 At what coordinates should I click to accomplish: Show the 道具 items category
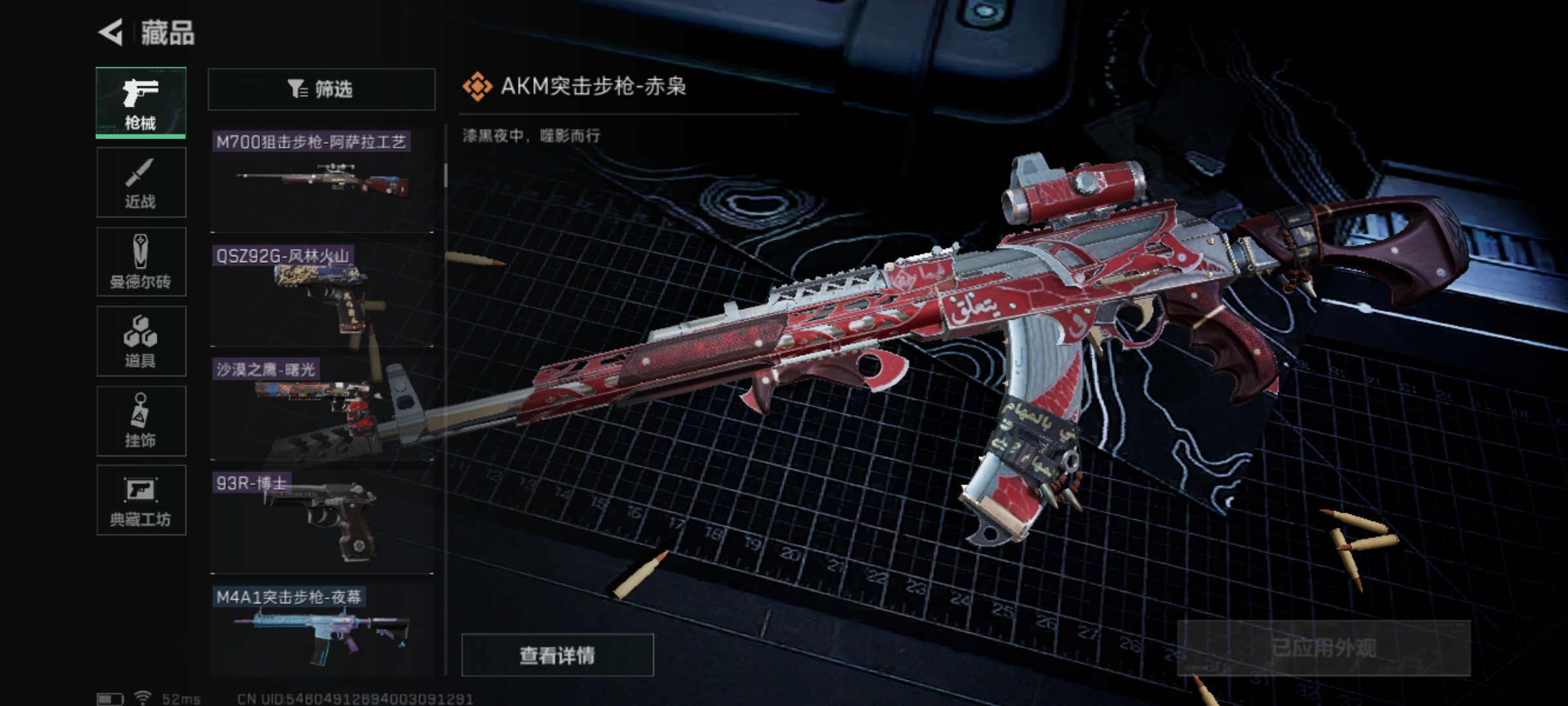click(x=141, y=341)
